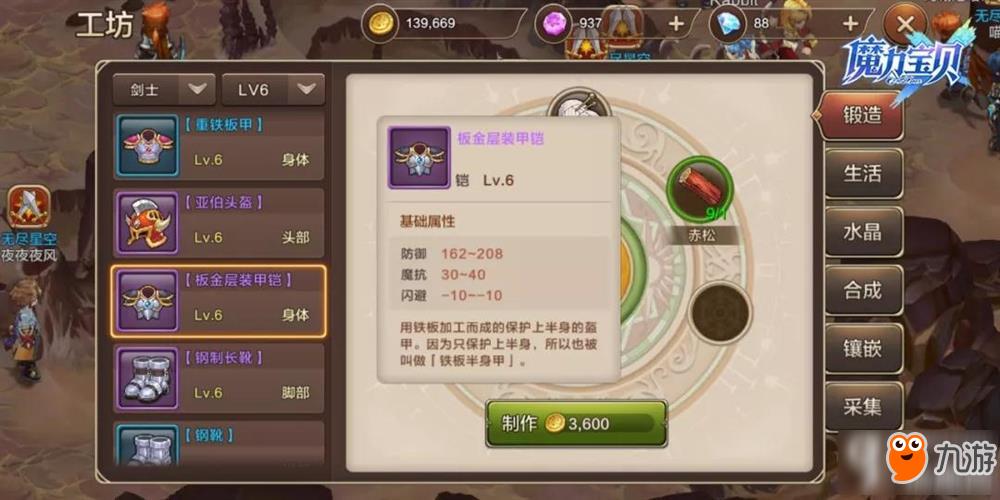This screenshot has height=500, width=1000.
Task: Pick the 钢制长靴 recipe
Action: coord(219,376)
